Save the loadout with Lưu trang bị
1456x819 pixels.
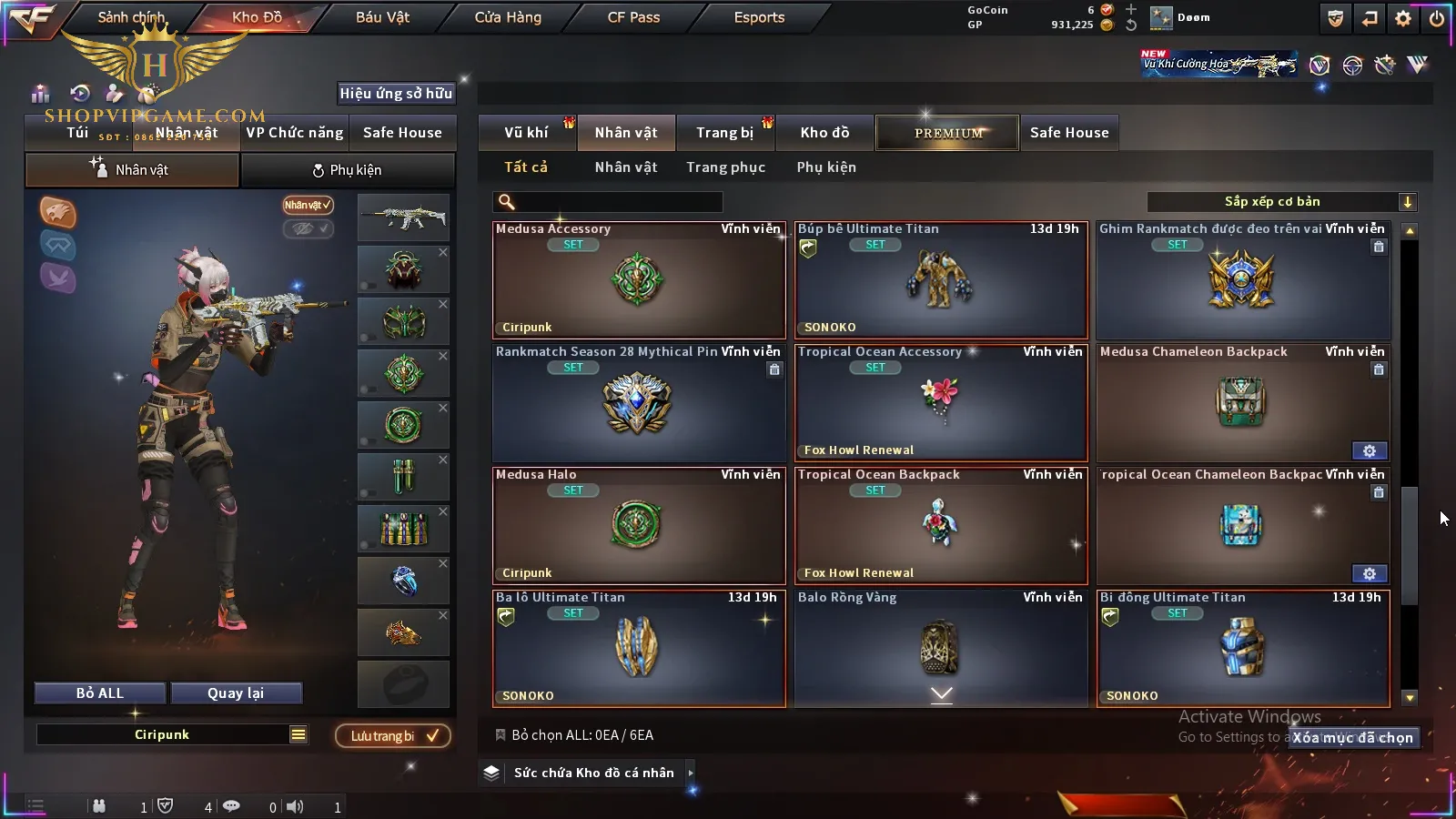pyautogui.click(x=393, y=736)
